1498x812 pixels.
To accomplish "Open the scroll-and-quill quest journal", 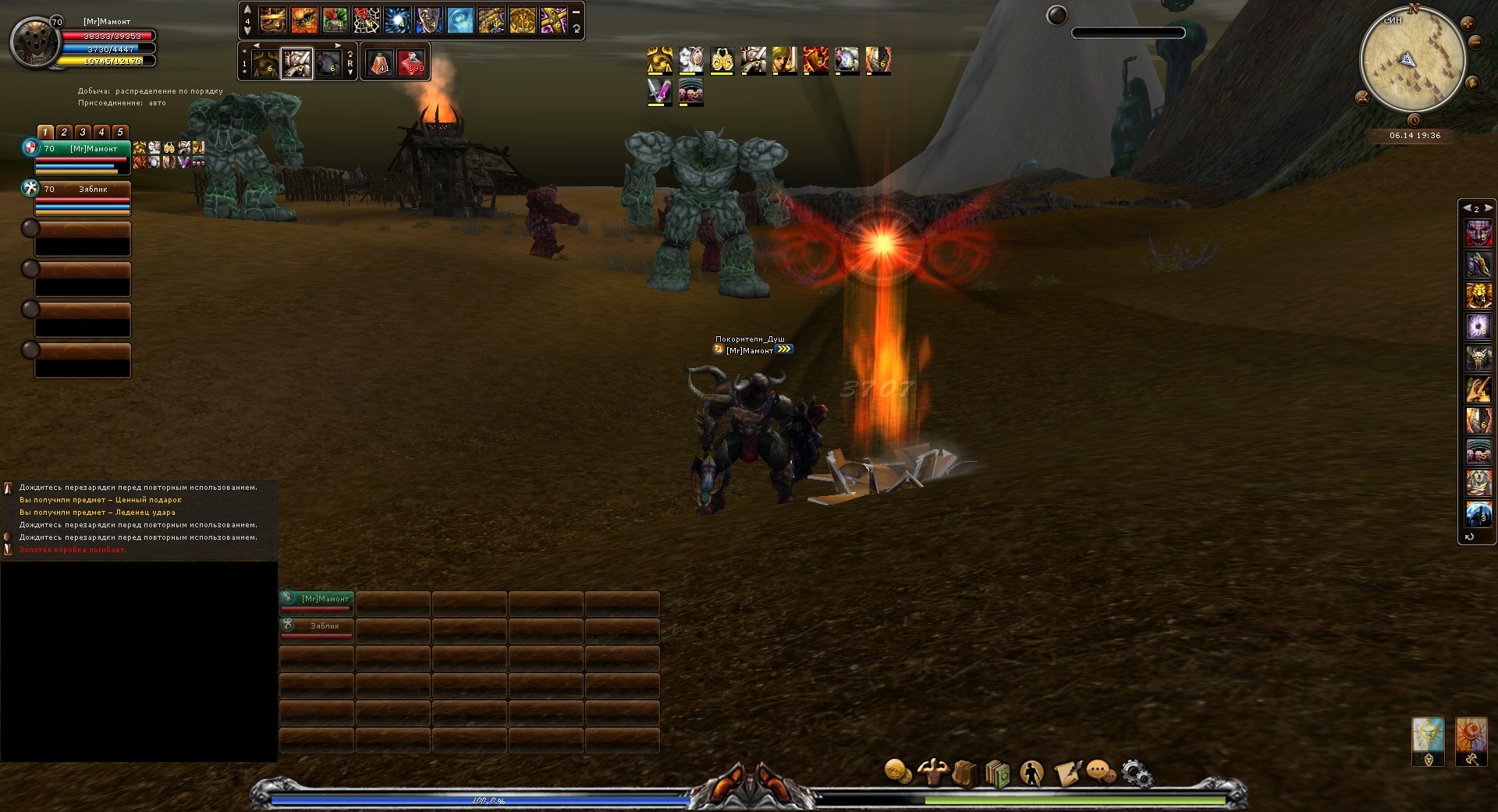I will pos(1067,773).
